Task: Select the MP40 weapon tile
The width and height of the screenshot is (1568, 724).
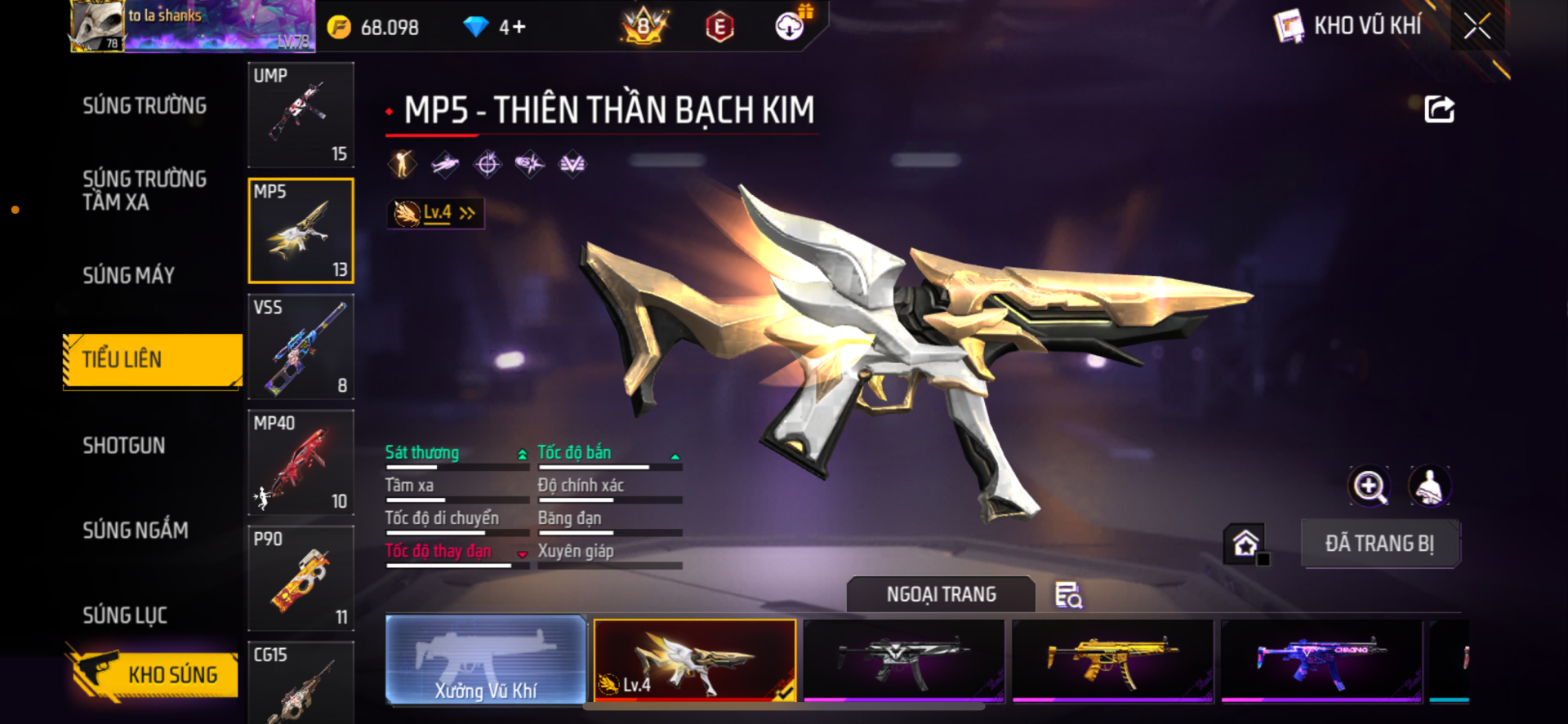Action: point(301,463)
